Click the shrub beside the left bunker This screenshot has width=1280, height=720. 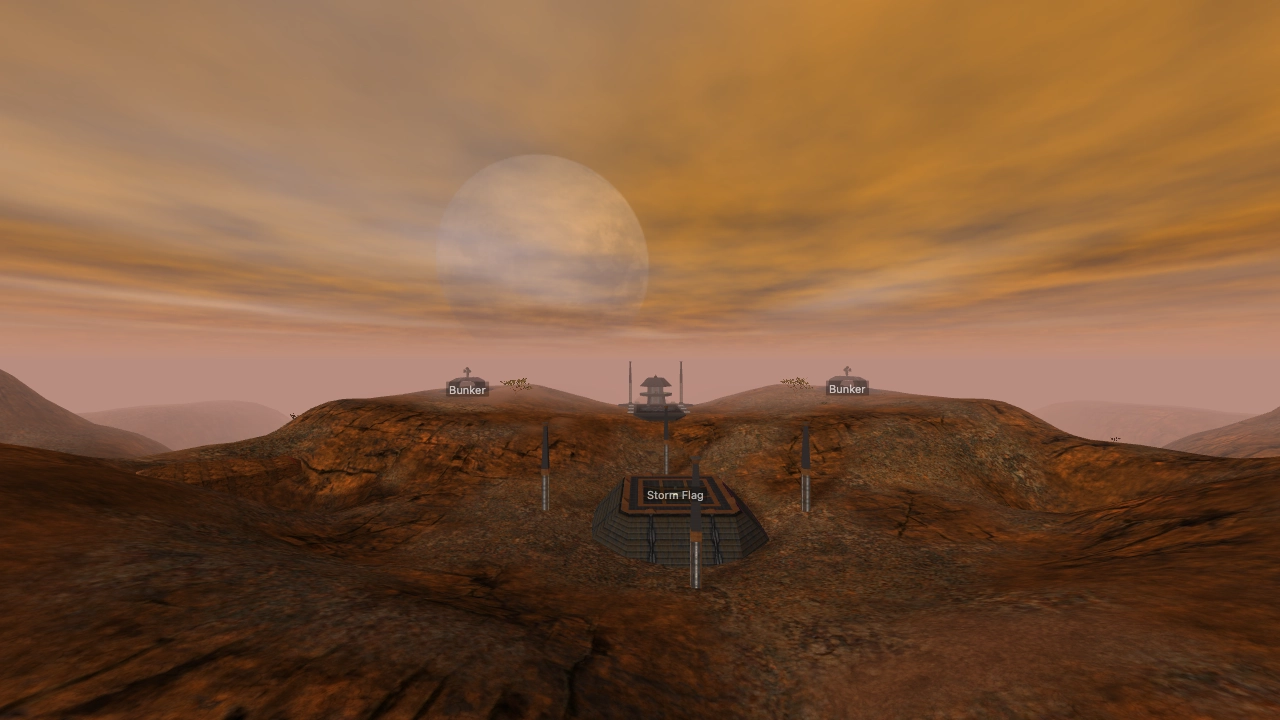(515, 383)
